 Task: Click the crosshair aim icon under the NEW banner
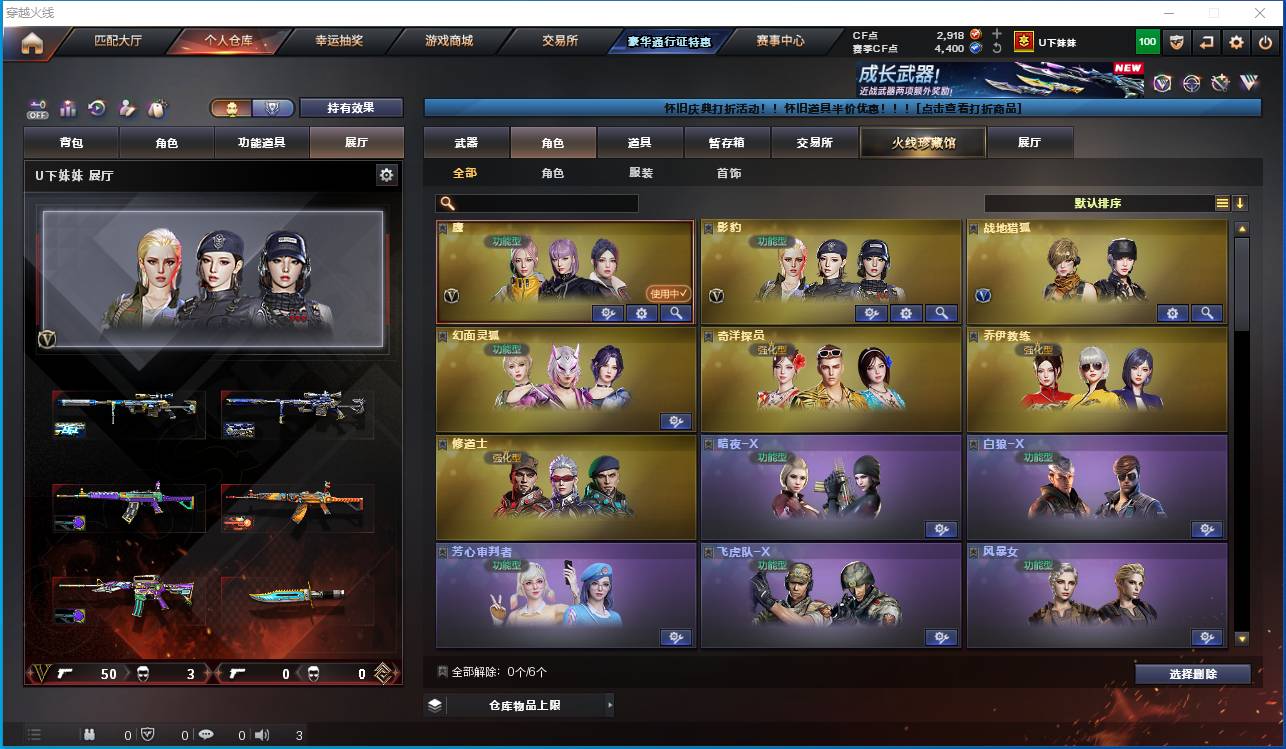pos(1191,83)
